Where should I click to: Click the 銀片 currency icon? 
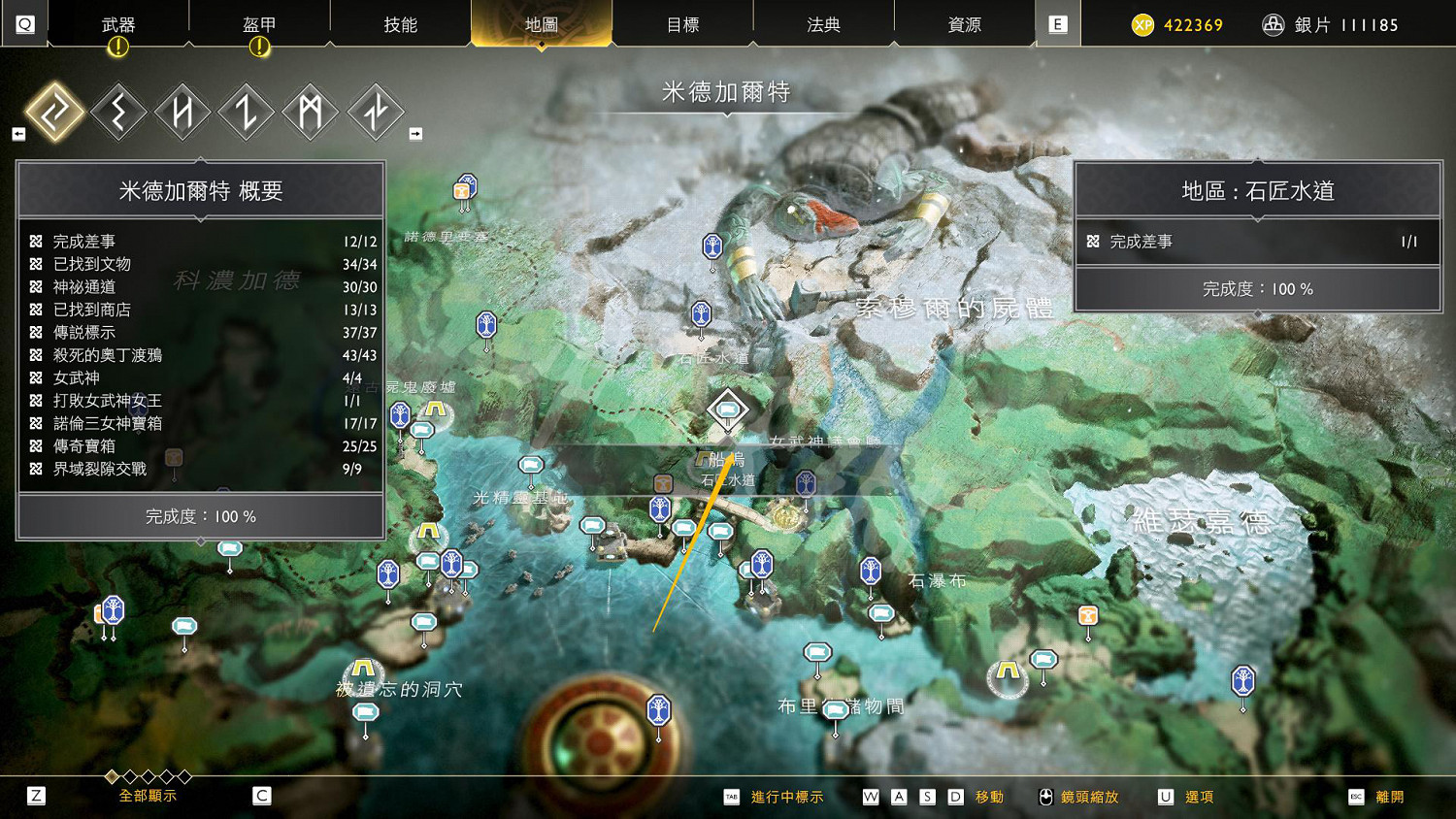pos(1274,23)
